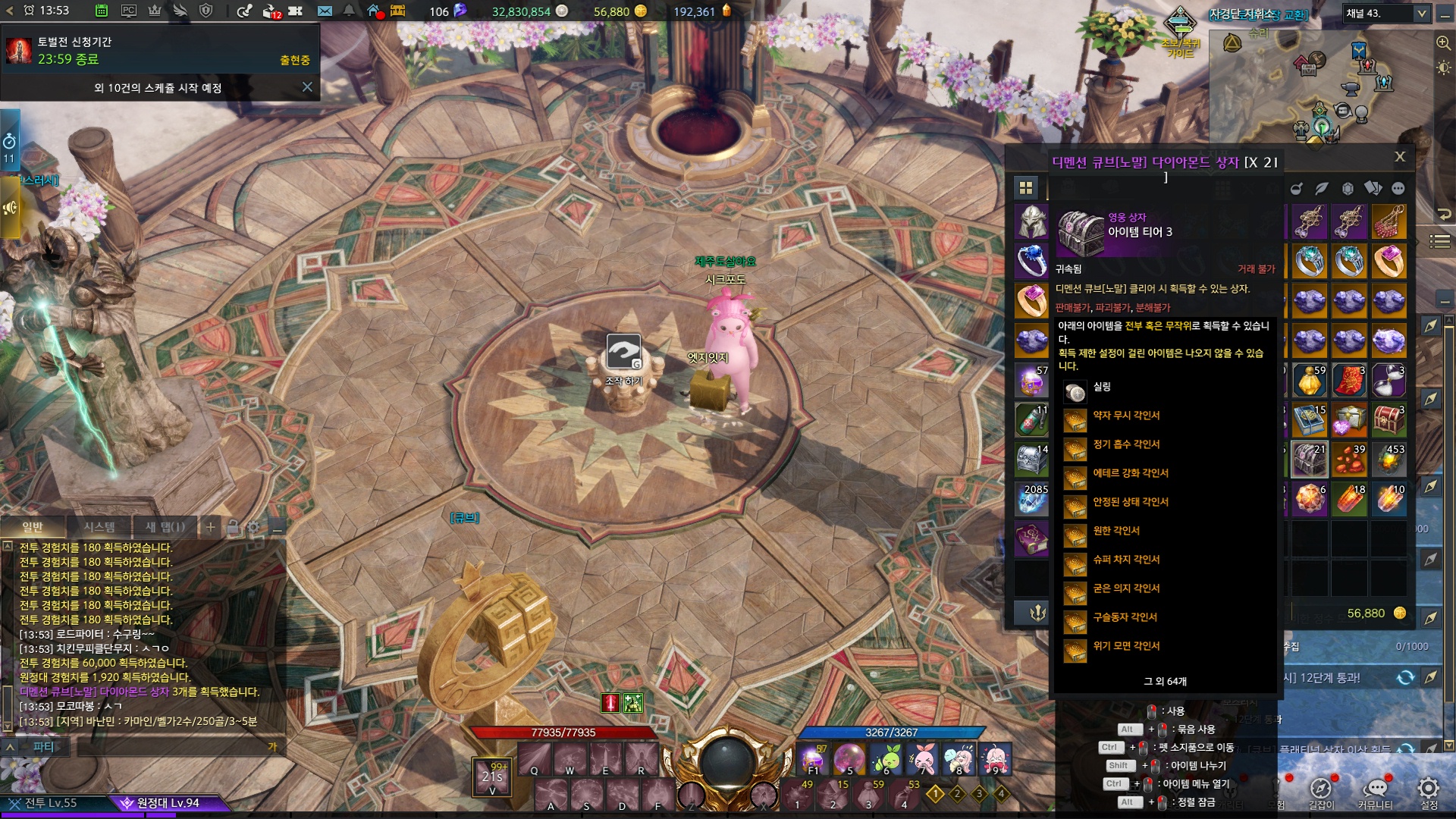1456x819 pixels.
Task: Close the inventory window
Action: [x=1400, y=156]
